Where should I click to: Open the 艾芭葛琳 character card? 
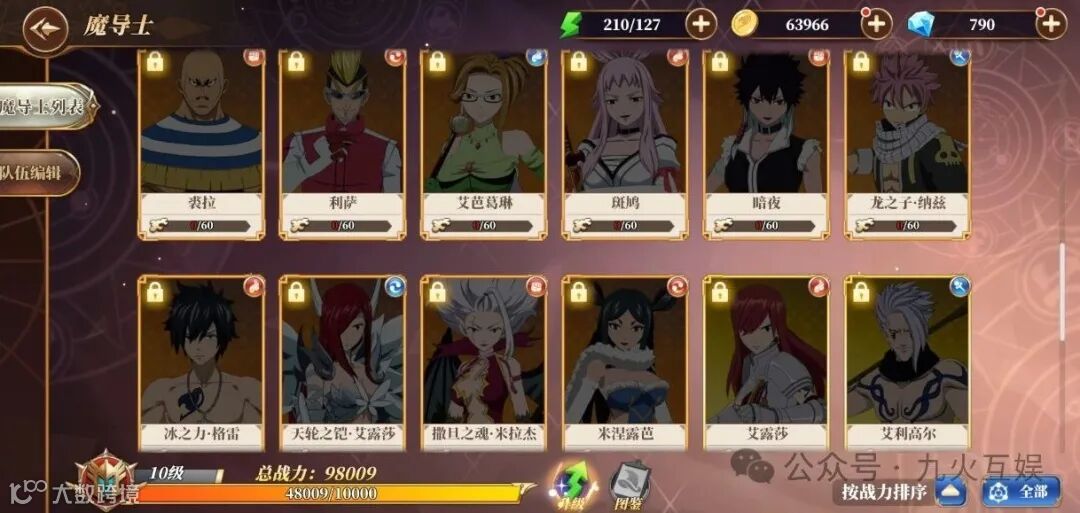pyautogui.click(x=484, y=140)
